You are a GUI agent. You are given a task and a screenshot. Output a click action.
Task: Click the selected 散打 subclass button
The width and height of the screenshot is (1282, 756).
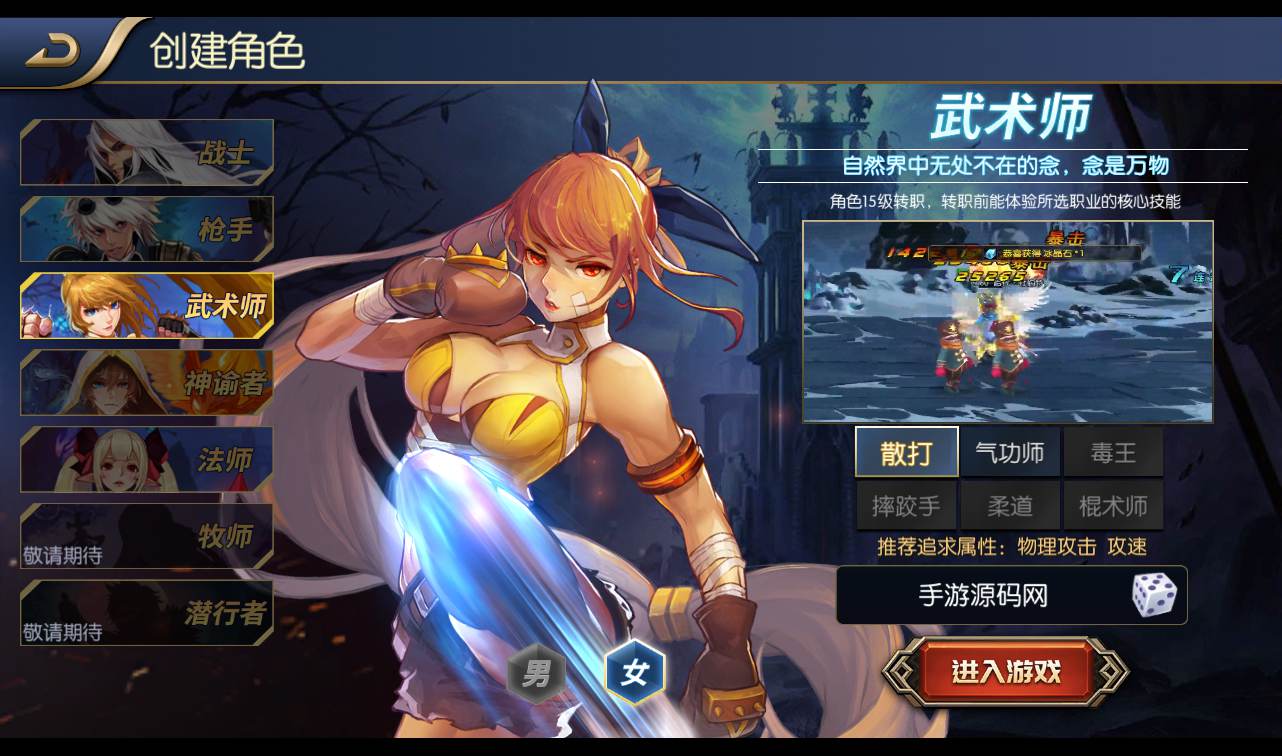908,452
